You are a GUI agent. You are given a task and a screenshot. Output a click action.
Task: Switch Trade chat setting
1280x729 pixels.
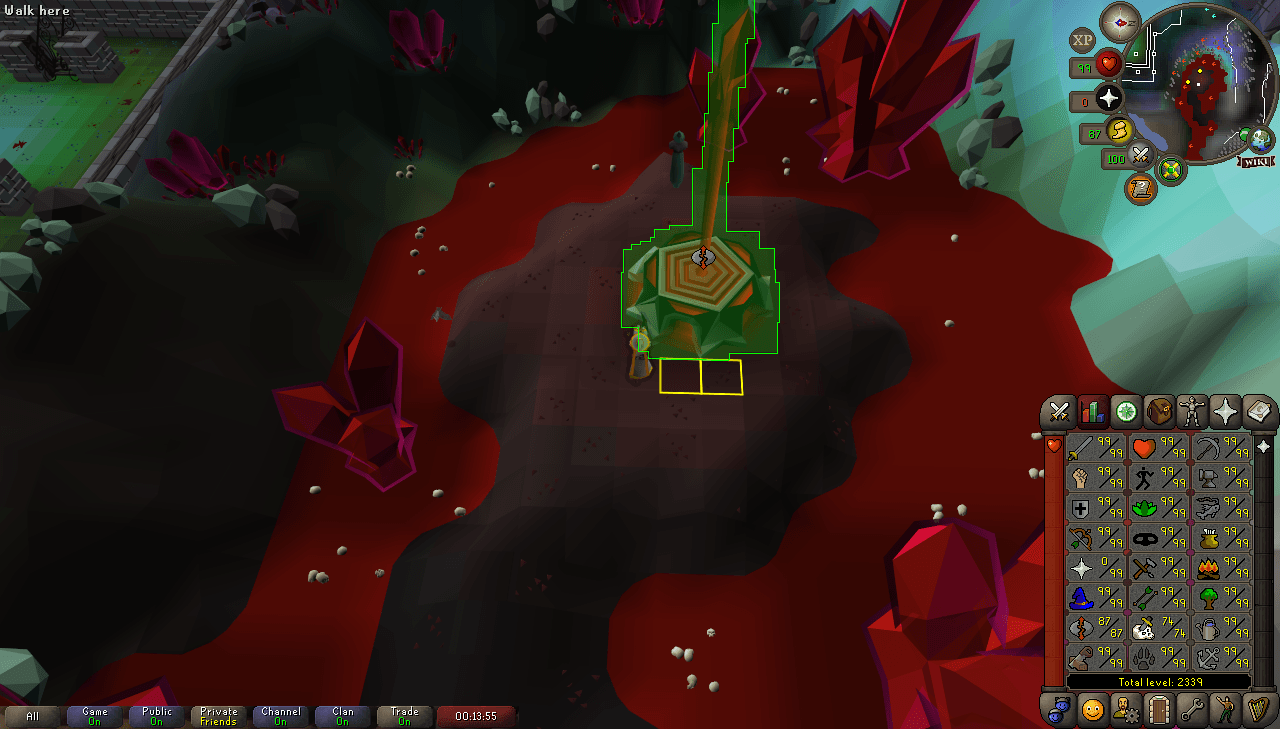pos(404,716)
